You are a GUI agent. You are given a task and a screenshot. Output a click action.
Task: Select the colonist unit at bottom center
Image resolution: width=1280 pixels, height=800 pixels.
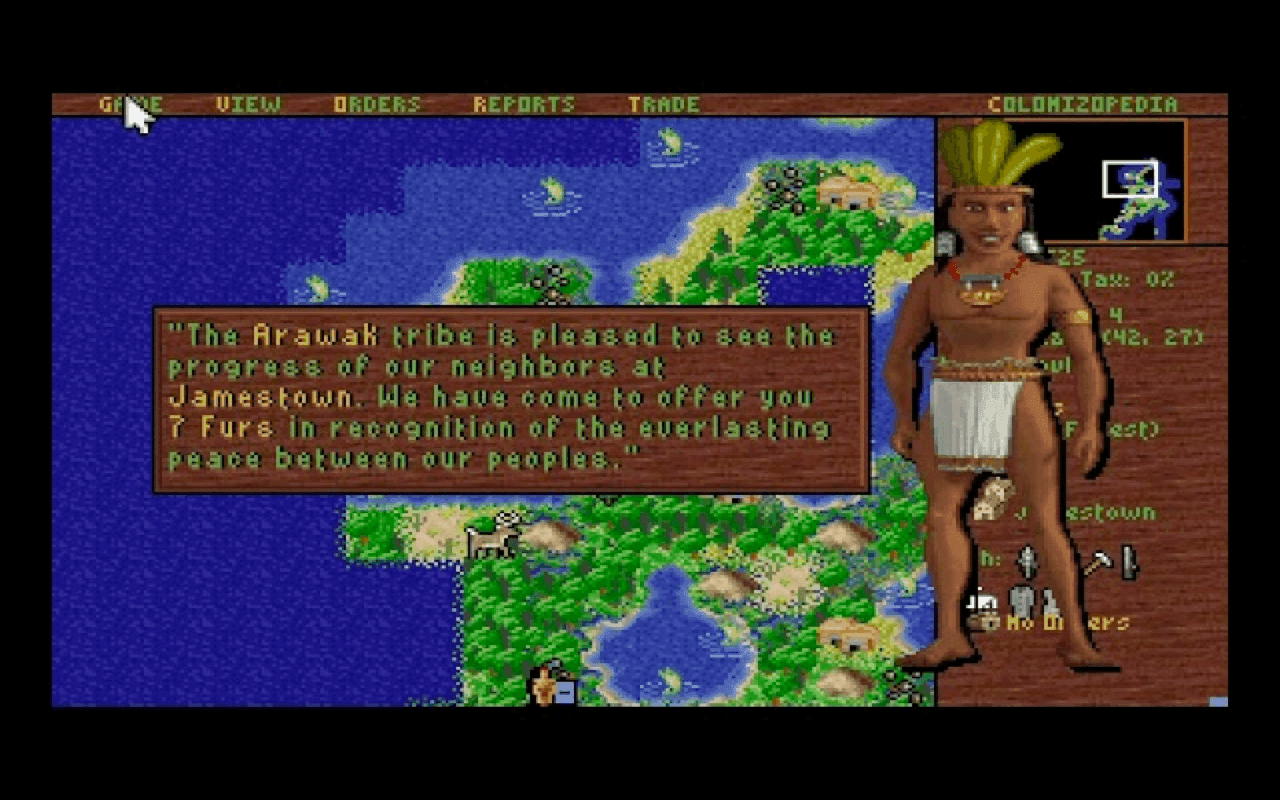point(545,687)
